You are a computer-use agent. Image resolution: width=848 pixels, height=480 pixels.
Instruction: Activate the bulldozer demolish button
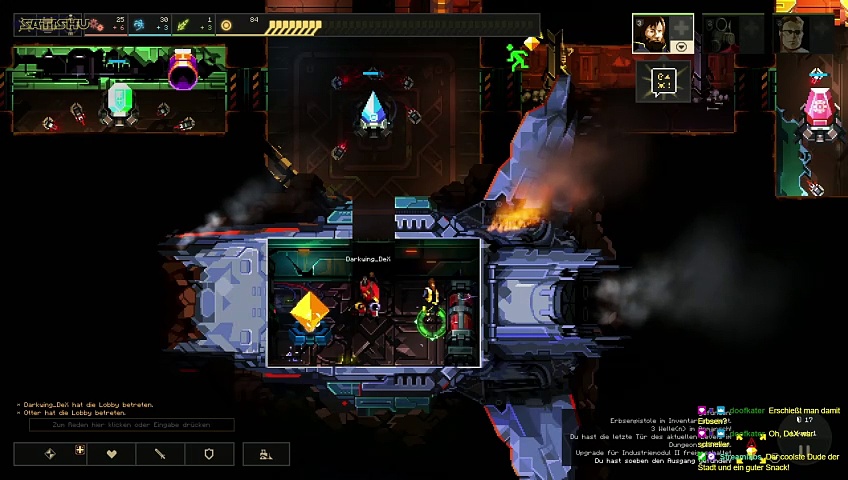pos(265,454)
